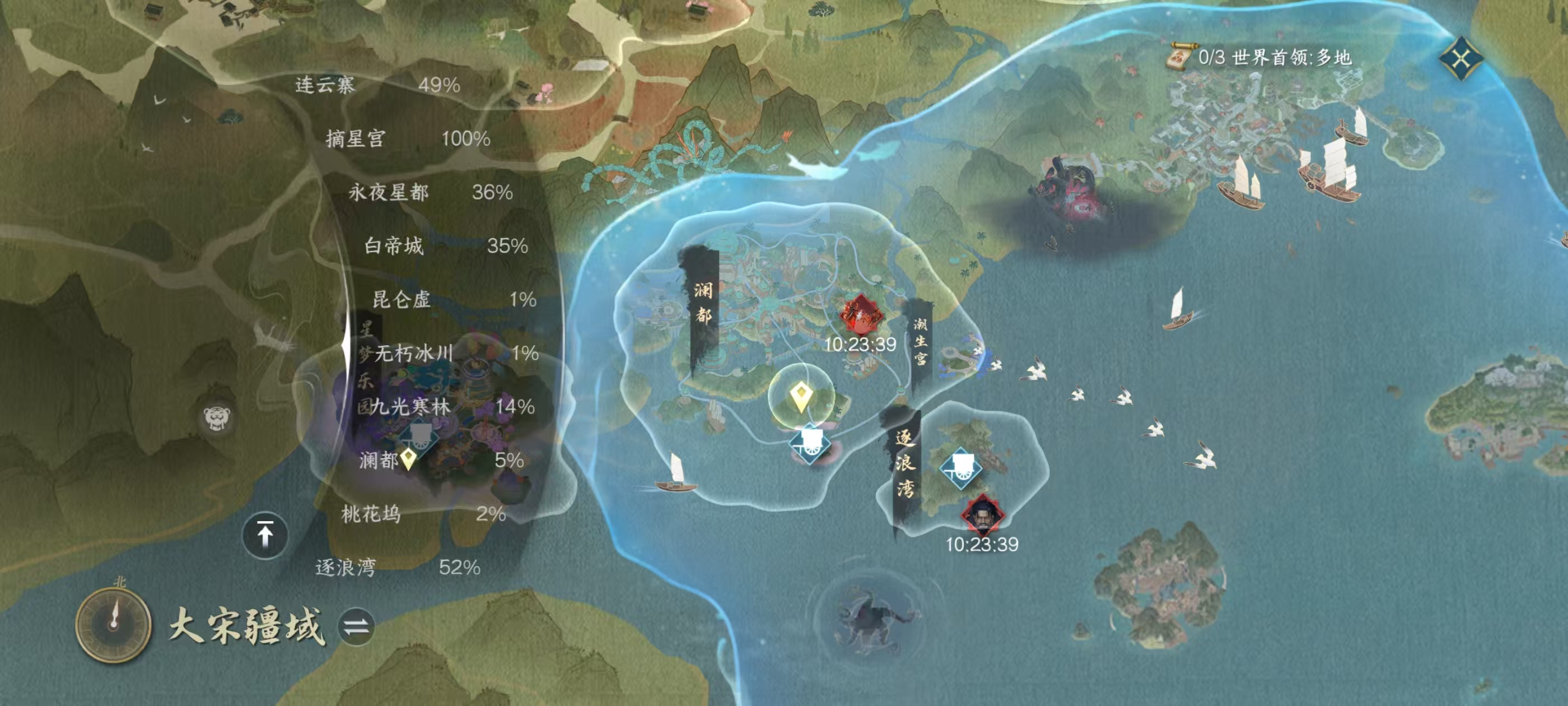Screen dimensions: 1568x706
Task: Choose 摘星宫 region entry
Action: 407,139
